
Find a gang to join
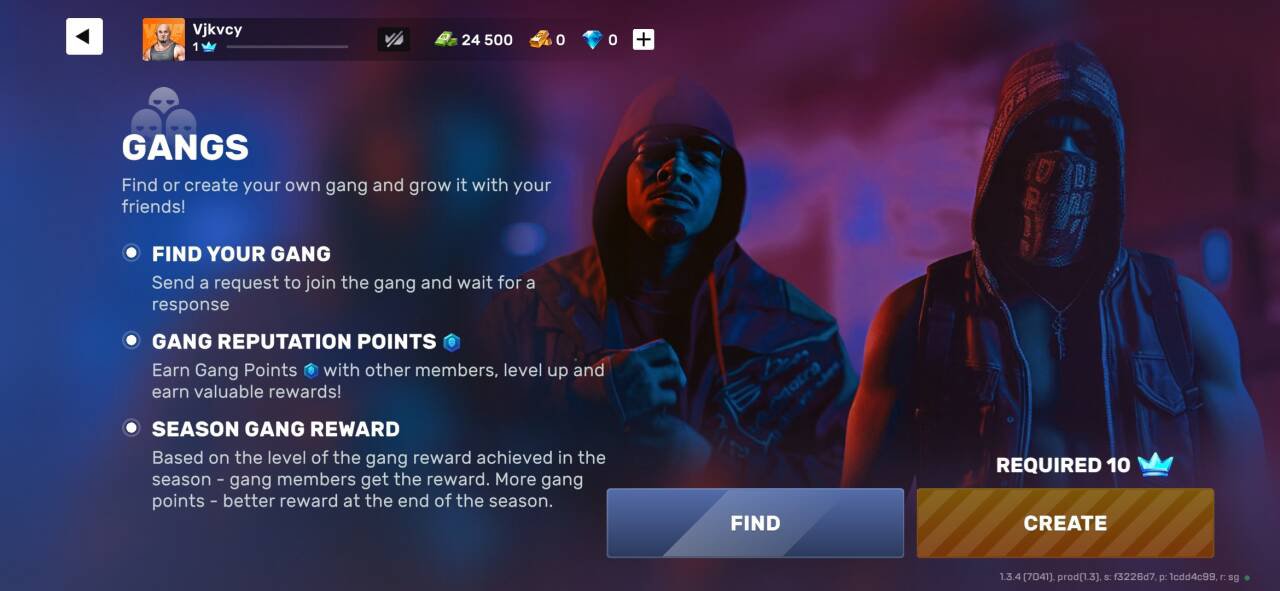coord(755,523)
